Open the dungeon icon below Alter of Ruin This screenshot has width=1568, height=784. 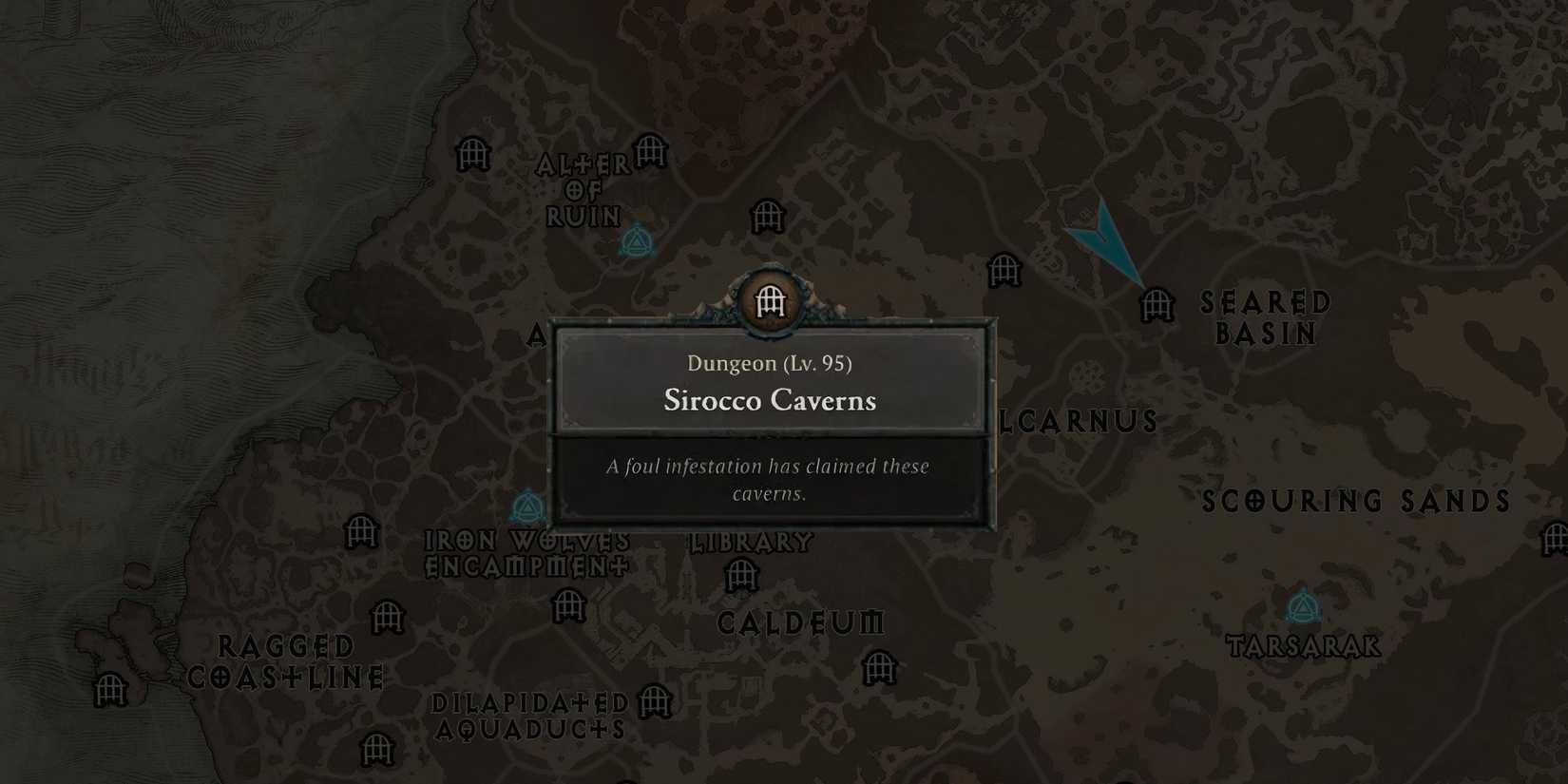pos(766,216)
